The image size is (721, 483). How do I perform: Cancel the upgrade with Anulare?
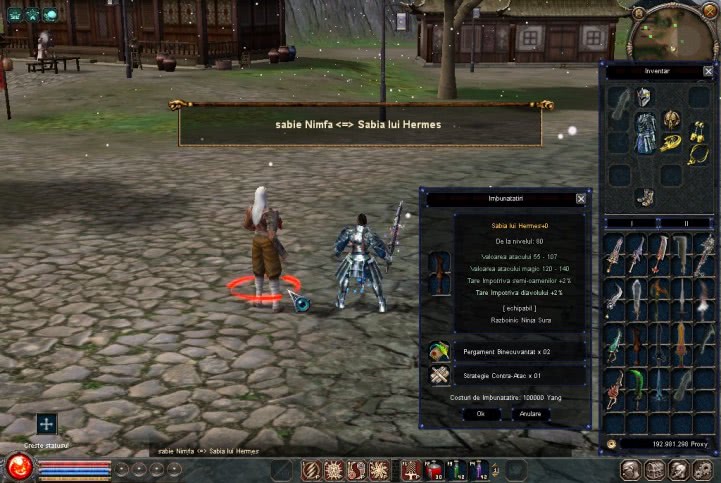point(531,413)
